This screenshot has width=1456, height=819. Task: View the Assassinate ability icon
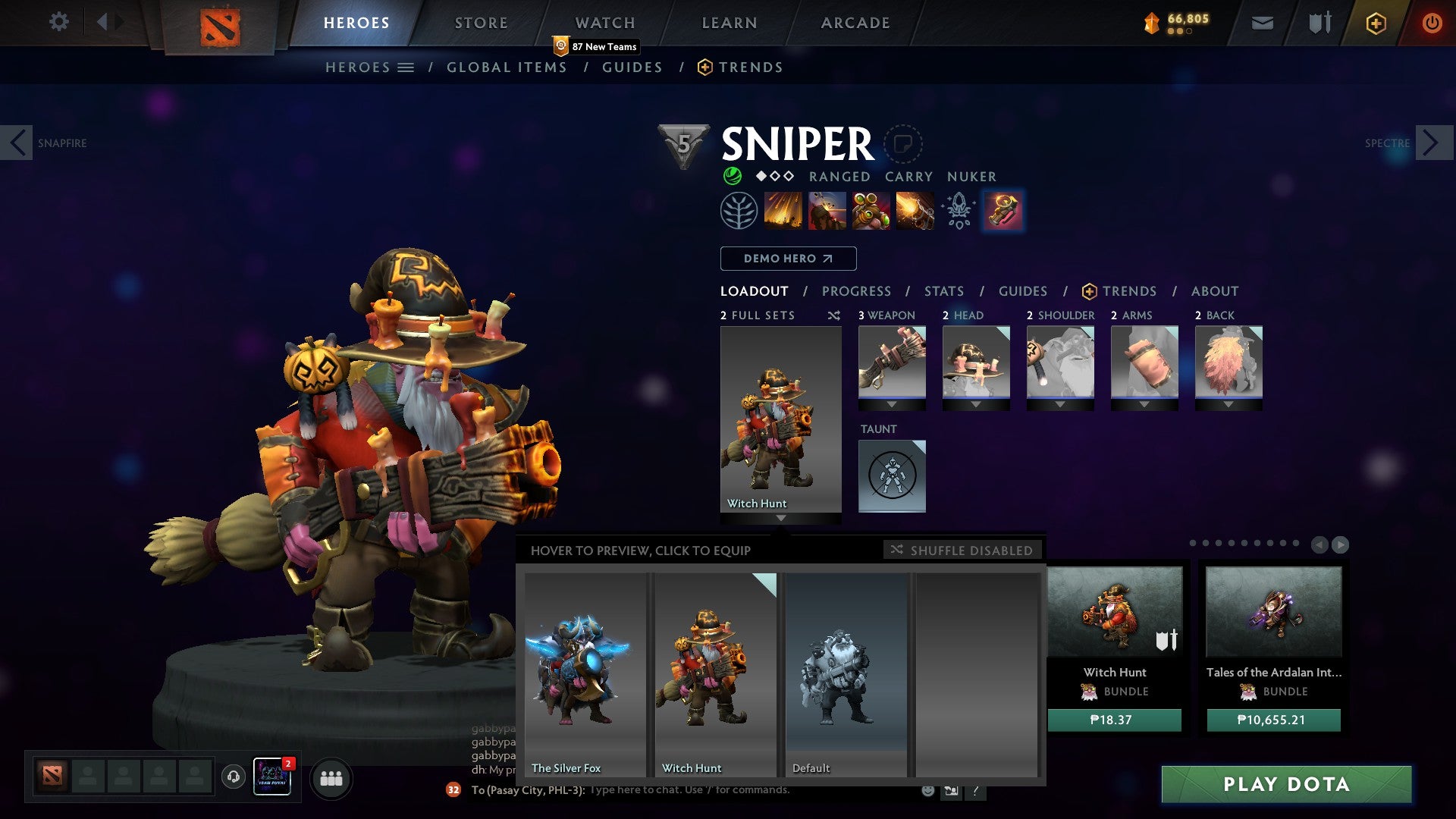[x=914, y=210]
